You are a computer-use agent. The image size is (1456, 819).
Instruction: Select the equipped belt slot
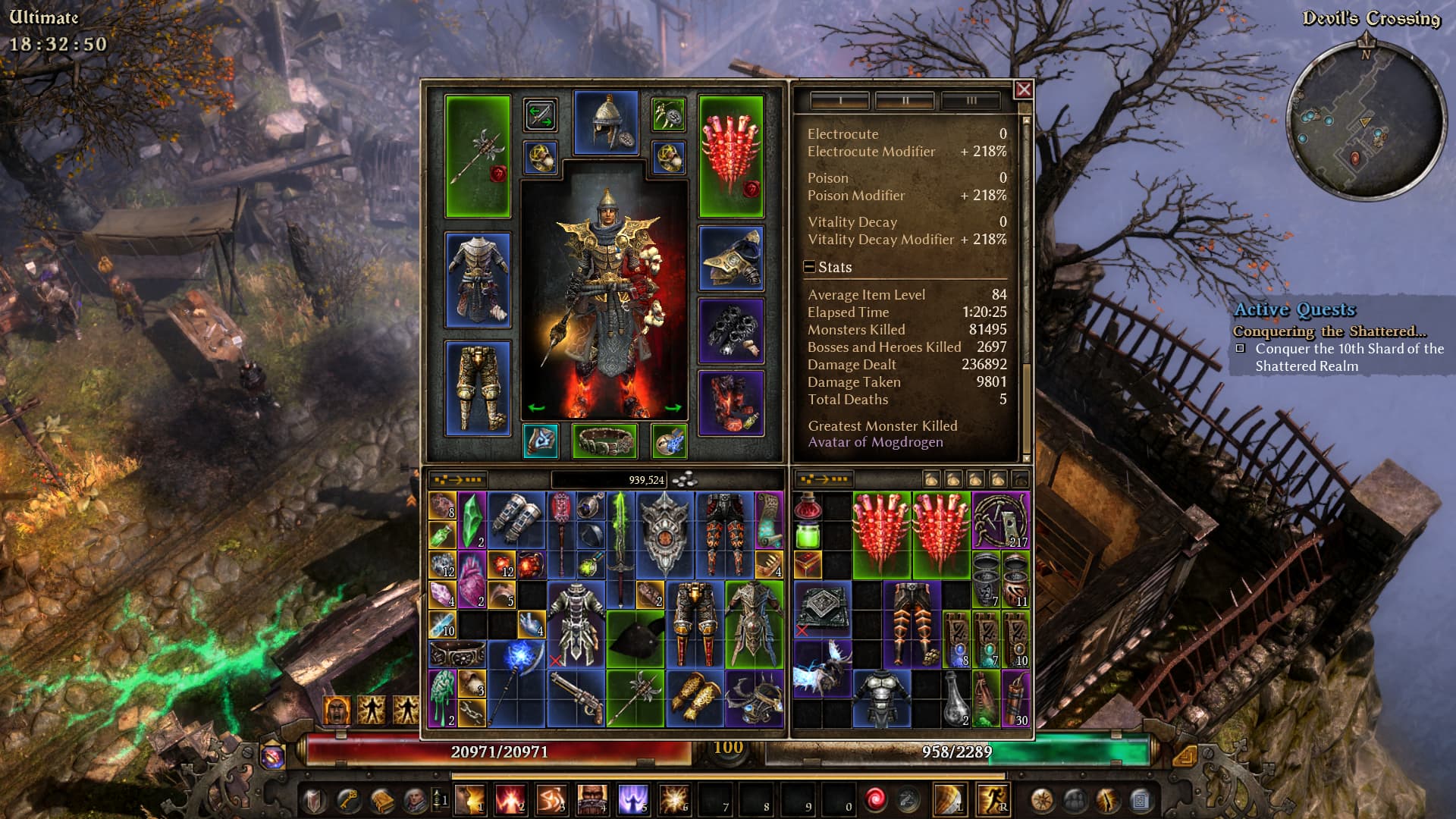click(604, 441)
